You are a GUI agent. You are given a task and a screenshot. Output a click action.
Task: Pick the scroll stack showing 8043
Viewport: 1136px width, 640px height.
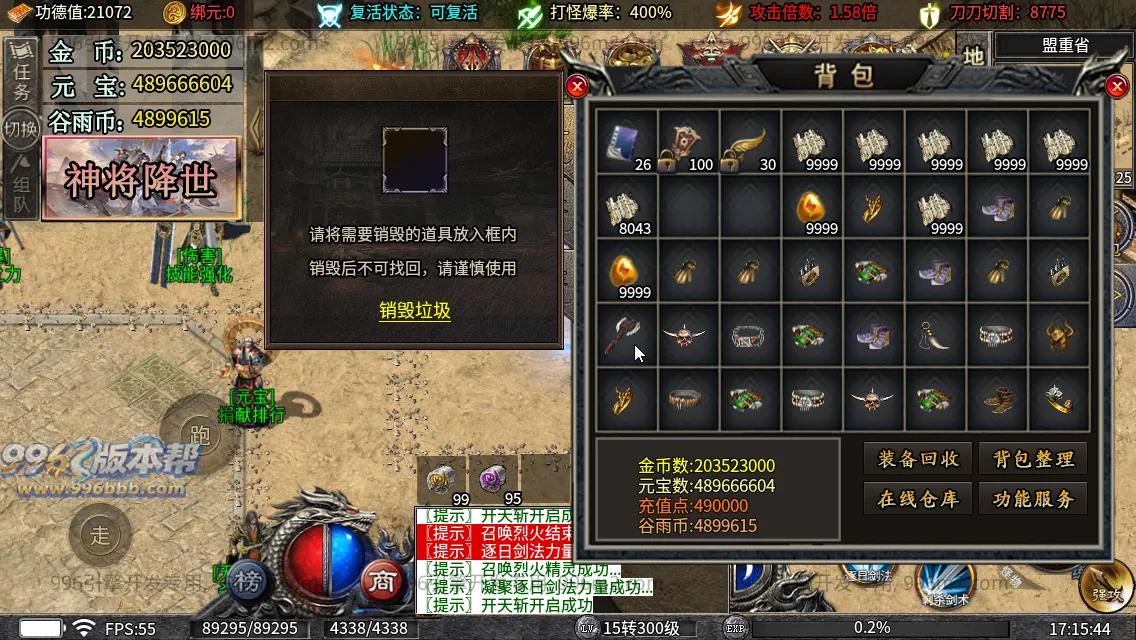tap(627, 206)
